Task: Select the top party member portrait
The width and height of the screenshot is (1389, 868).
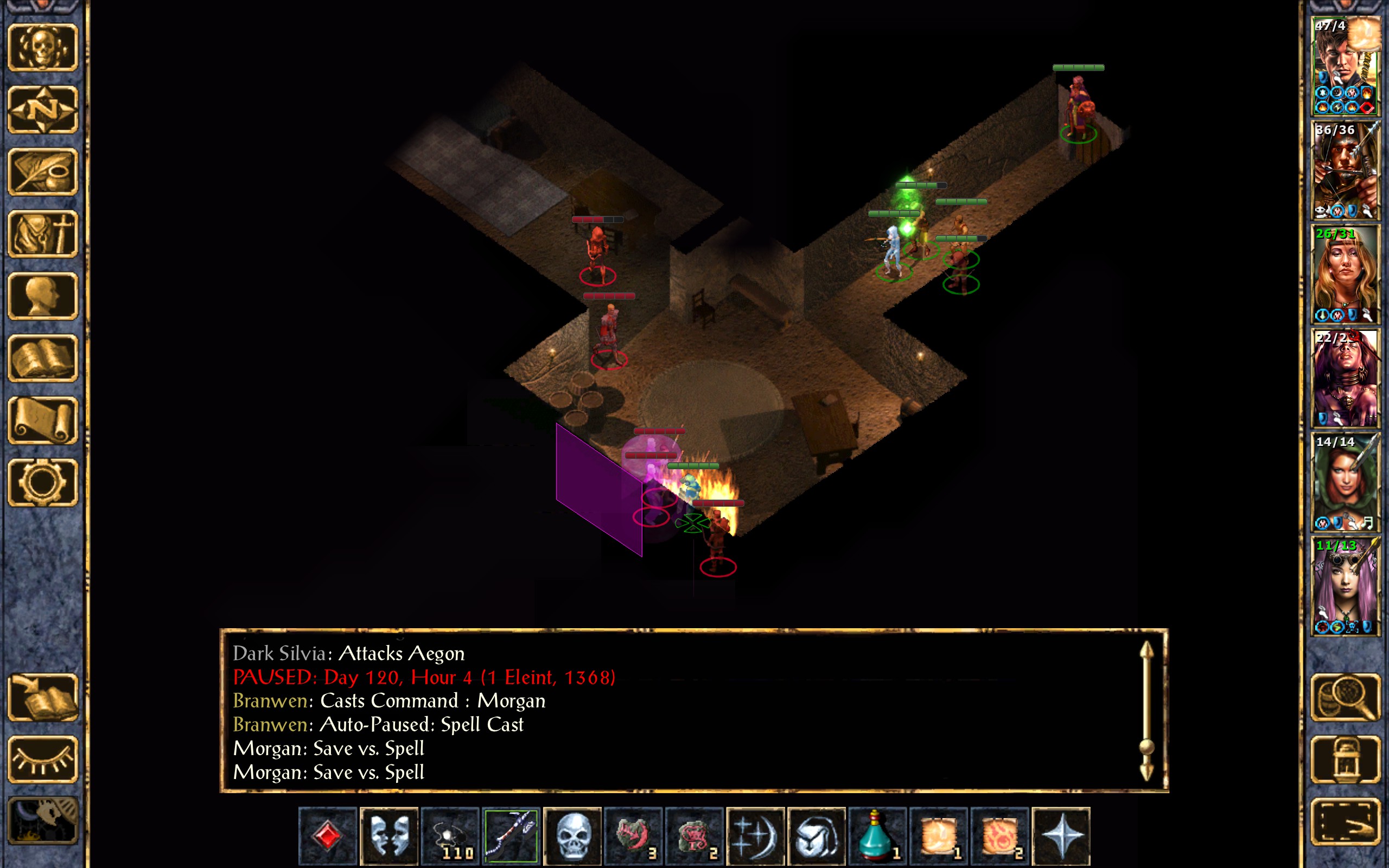Action: (1346, 66)
